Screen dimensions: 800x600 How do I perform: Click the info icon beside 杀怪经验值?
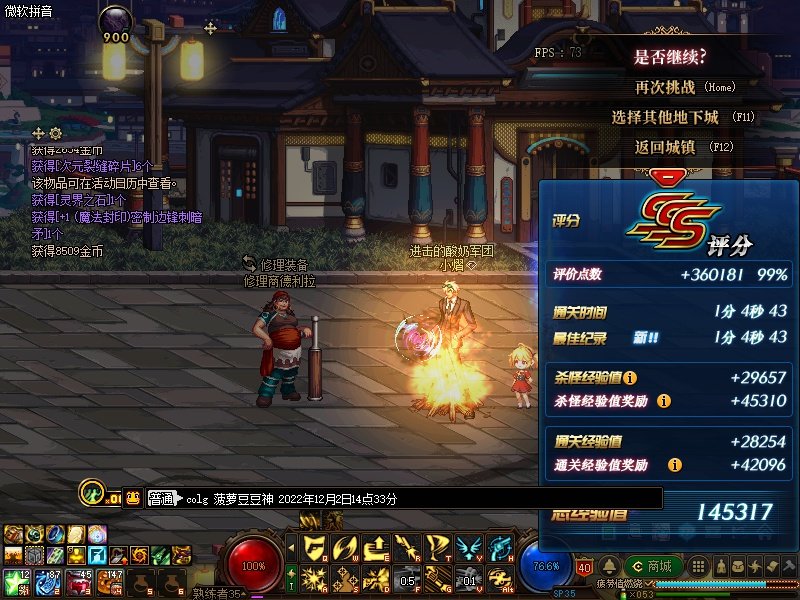point(631,378)
